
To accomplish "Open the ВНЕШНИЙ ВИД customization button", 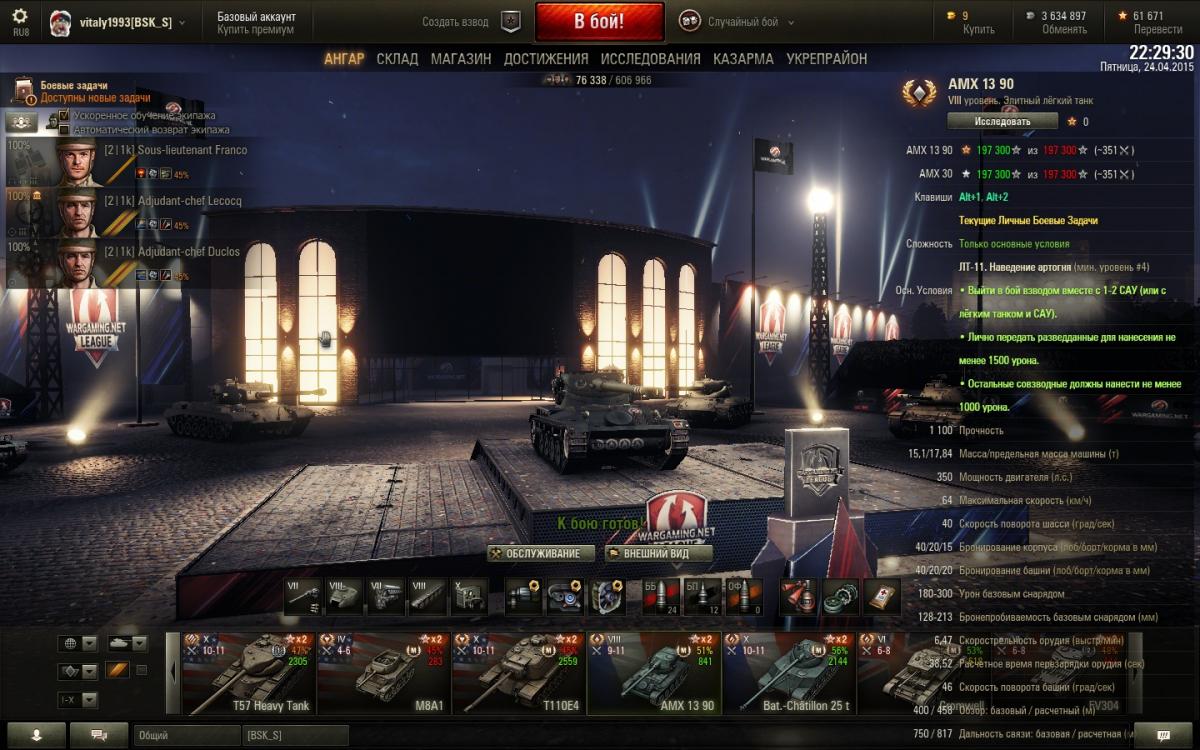I will pyautogui.click(x=659, y=553).
